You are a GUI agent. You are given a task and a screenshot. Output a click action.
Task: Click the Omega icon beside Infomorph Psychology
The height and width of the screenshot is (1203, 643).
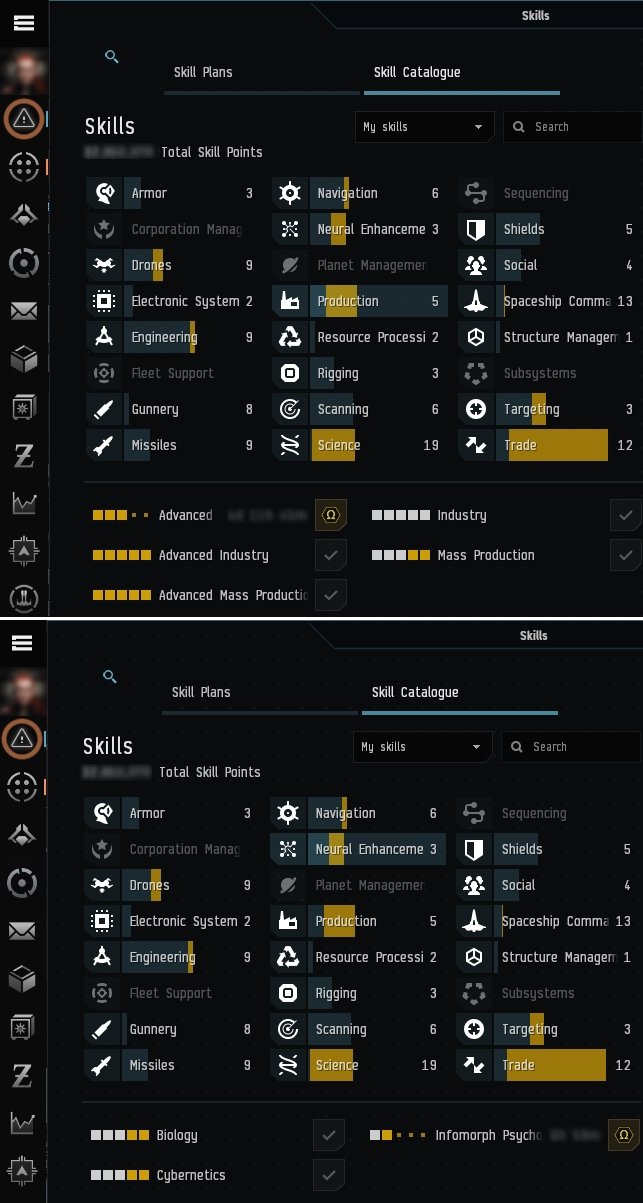tap(624, 1135)
